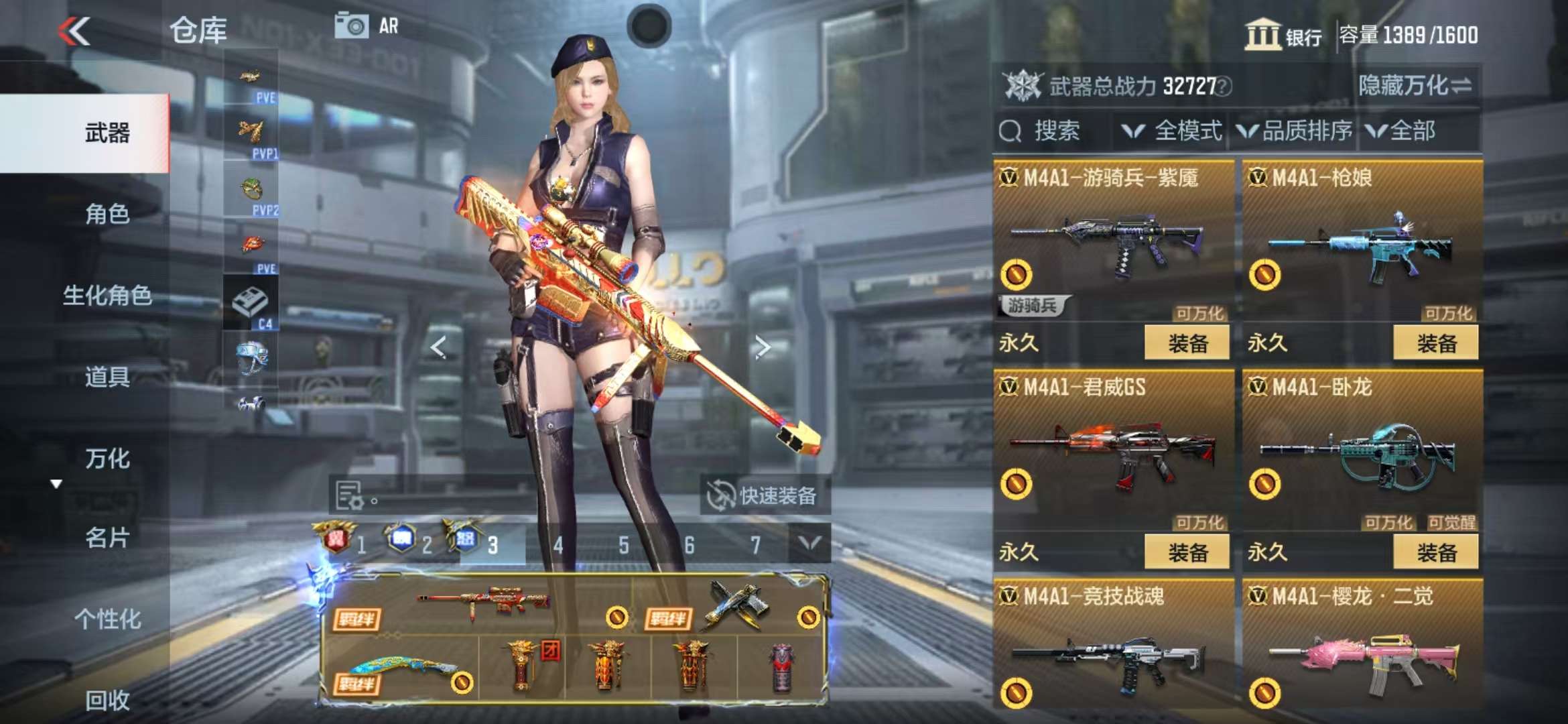Click the 搜索 search field
The height and width of the screenshot is (724, 1568).
point(1055,131)
